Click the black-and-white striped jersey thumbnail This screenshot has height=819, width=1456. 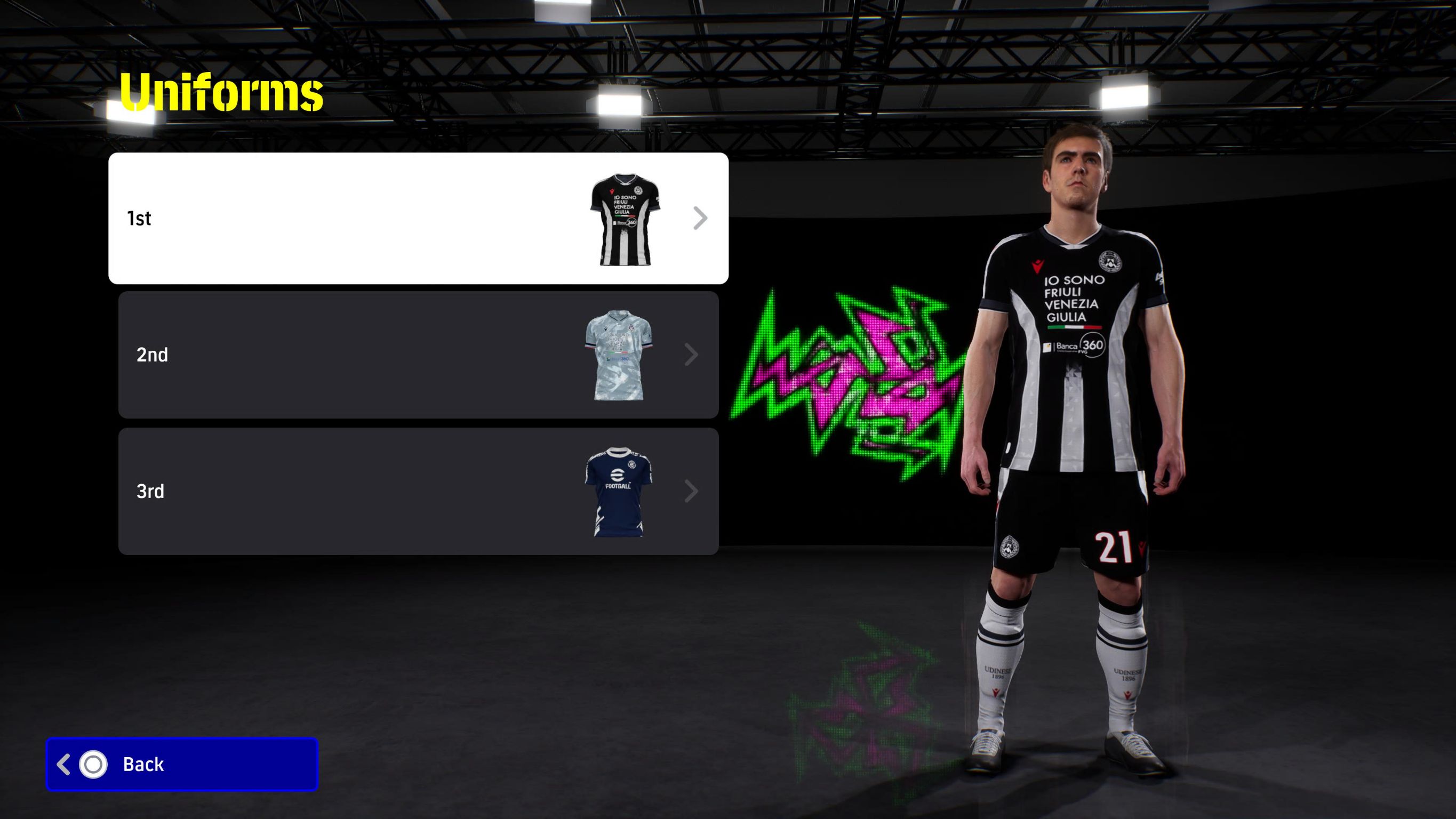[x=625, y=219]
